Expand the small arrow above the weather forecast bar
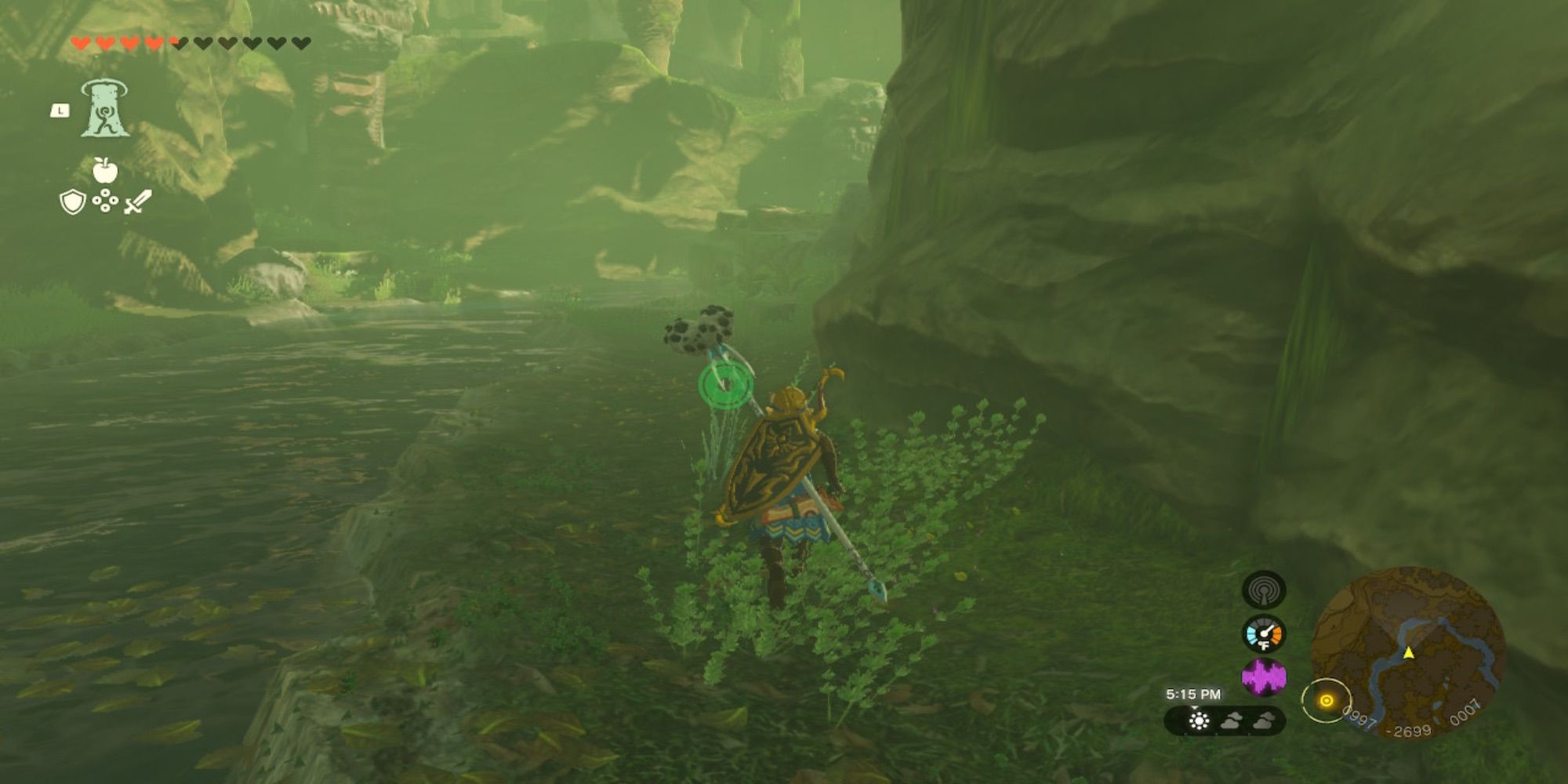This screenshot has width=1568, height=784. pyautogui.click(x=1194, y=707)
